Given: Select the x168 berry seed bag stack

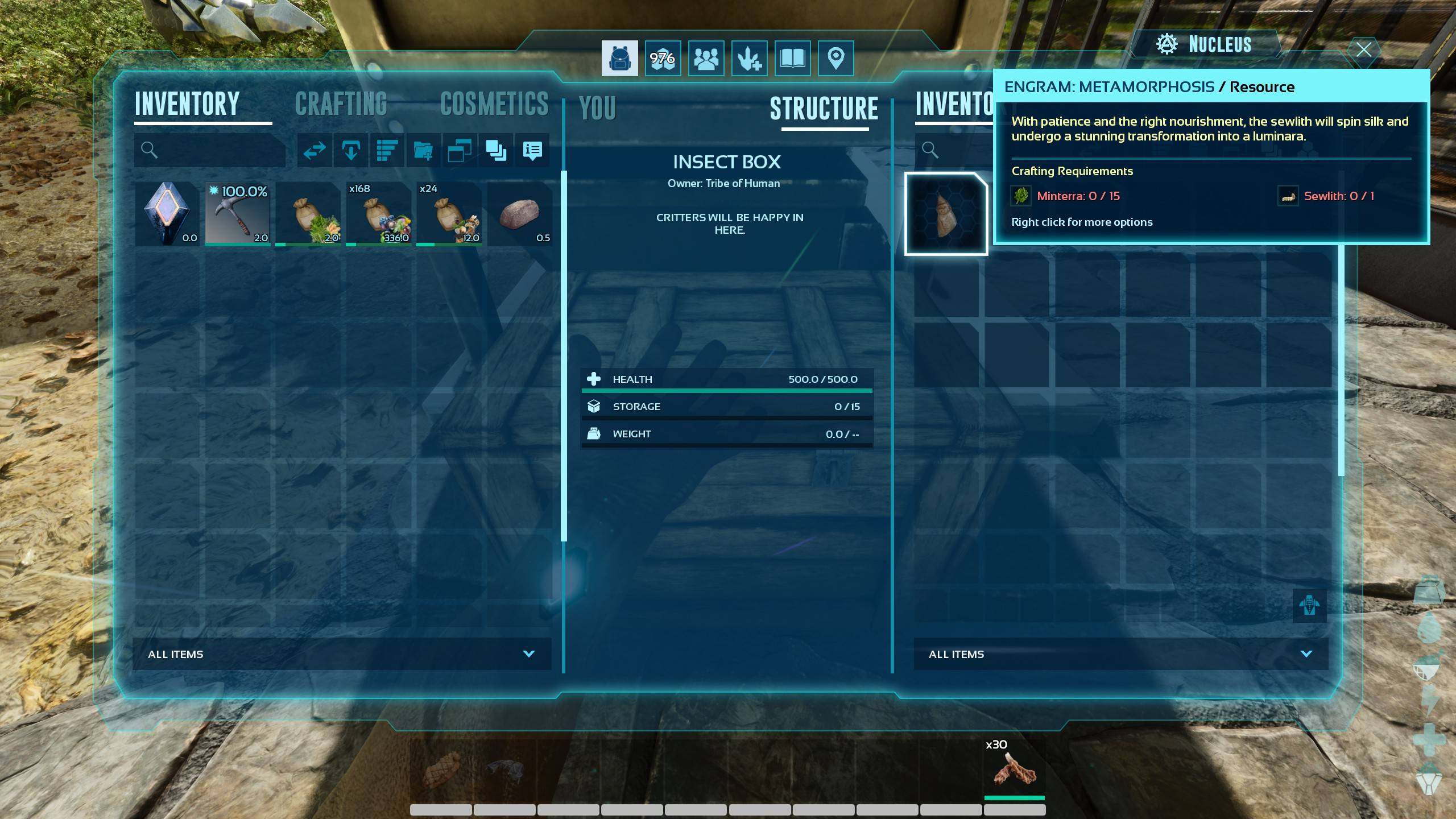Looking at the screenshot, I should 379,214.
